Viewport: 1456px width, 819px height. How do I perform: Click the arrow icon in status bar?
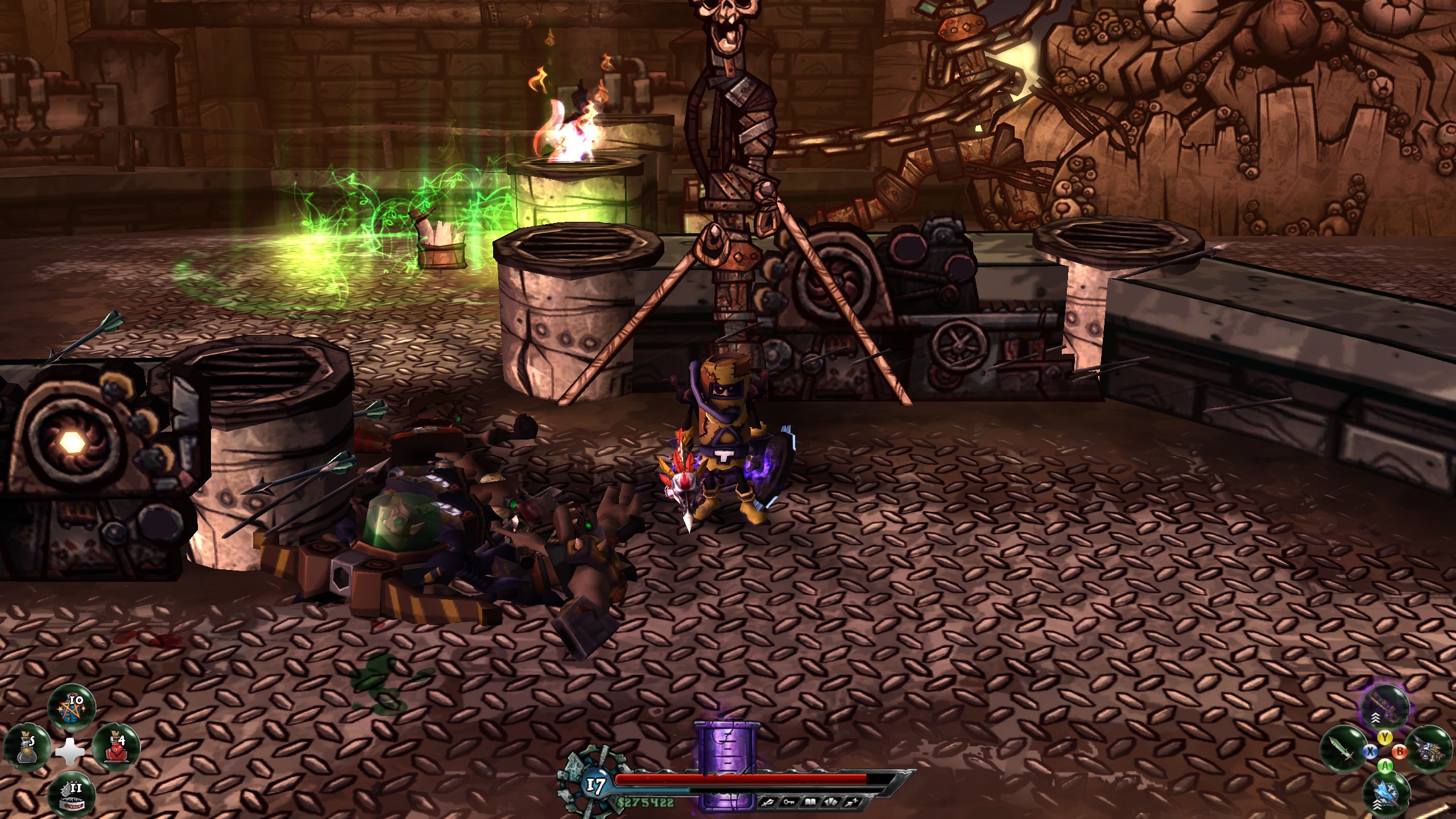[x=851, y=803]
